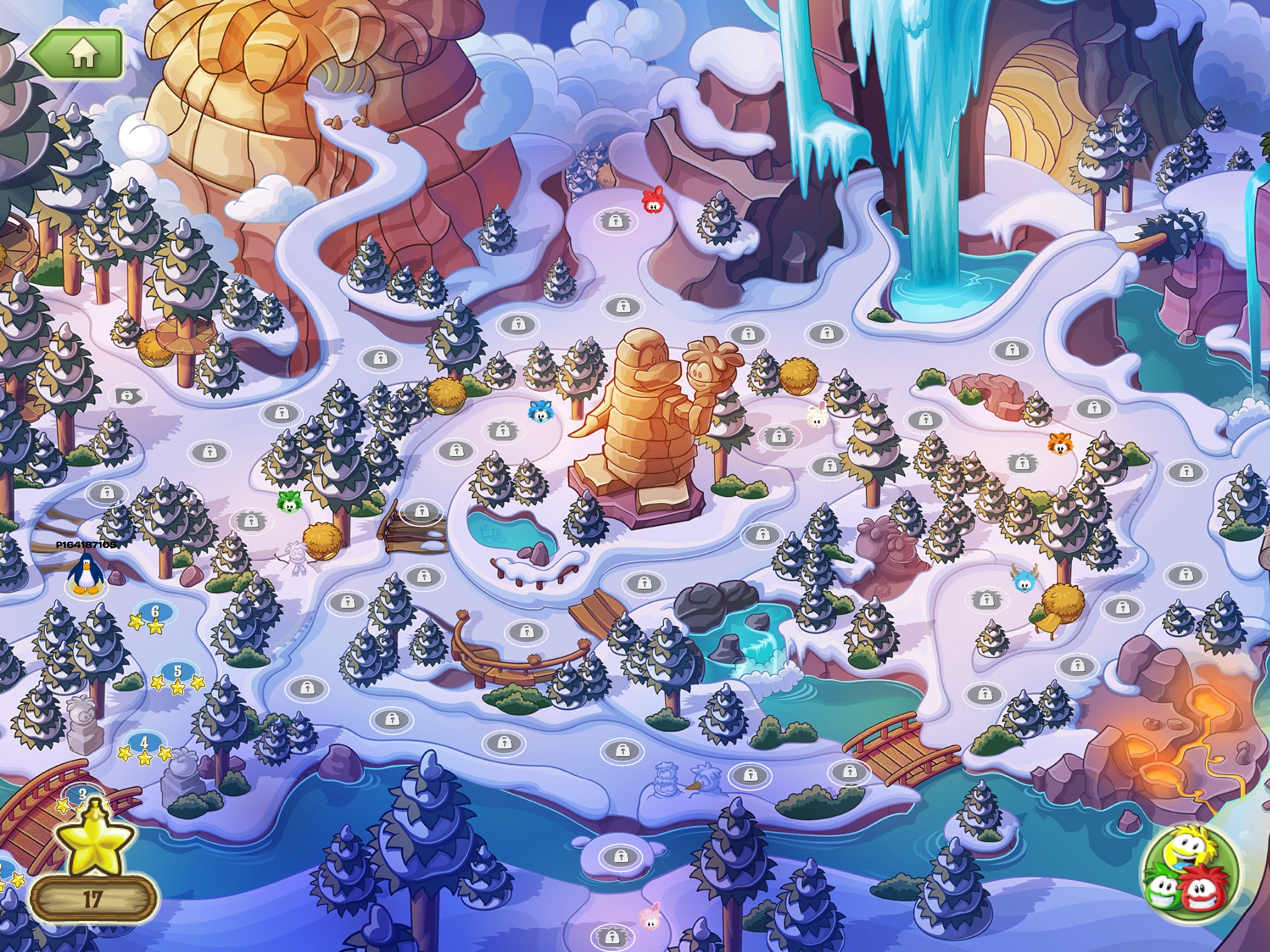Viewport: 1270px width, 952px height.
Task: Choose level 5 node with three stars
Action: tap(177, 671)
